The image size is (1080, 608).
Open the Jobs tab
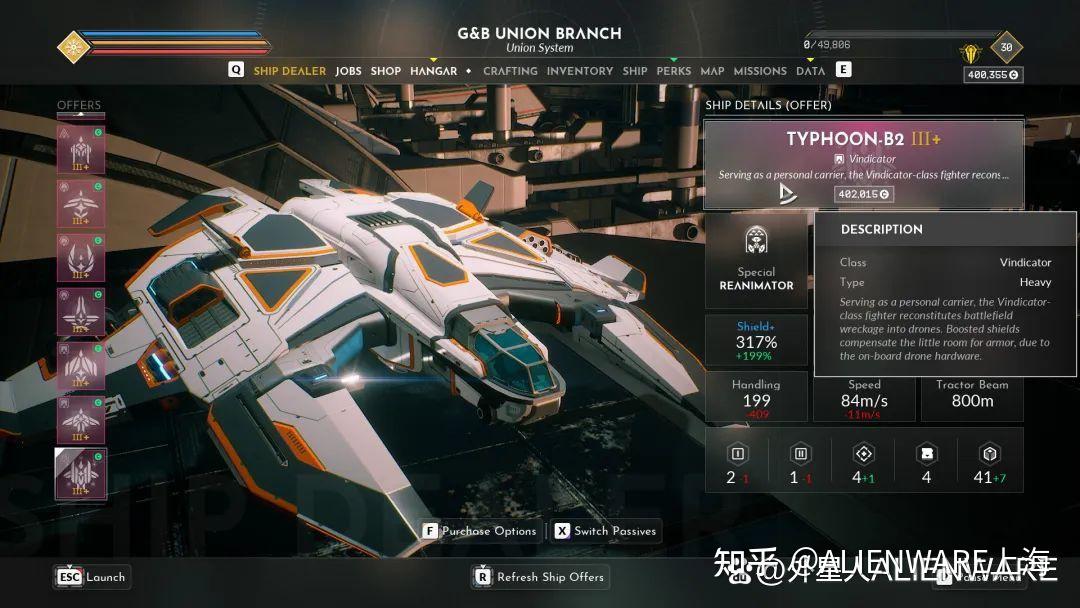348,71
